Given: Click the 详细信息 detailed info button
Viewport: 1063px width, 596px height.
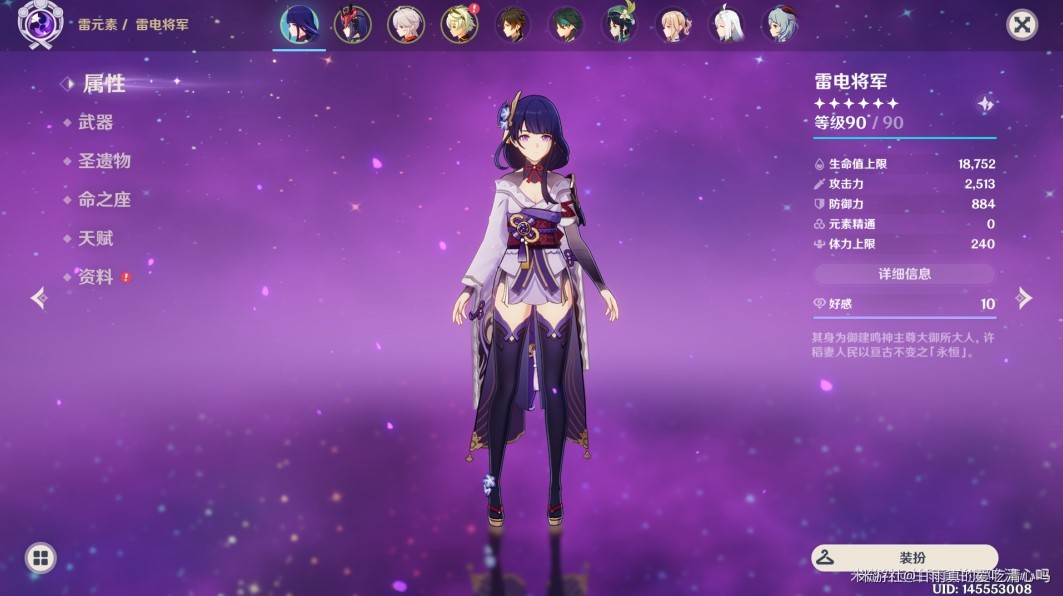Looking at the screenshot, I should (x=904, y=274).
